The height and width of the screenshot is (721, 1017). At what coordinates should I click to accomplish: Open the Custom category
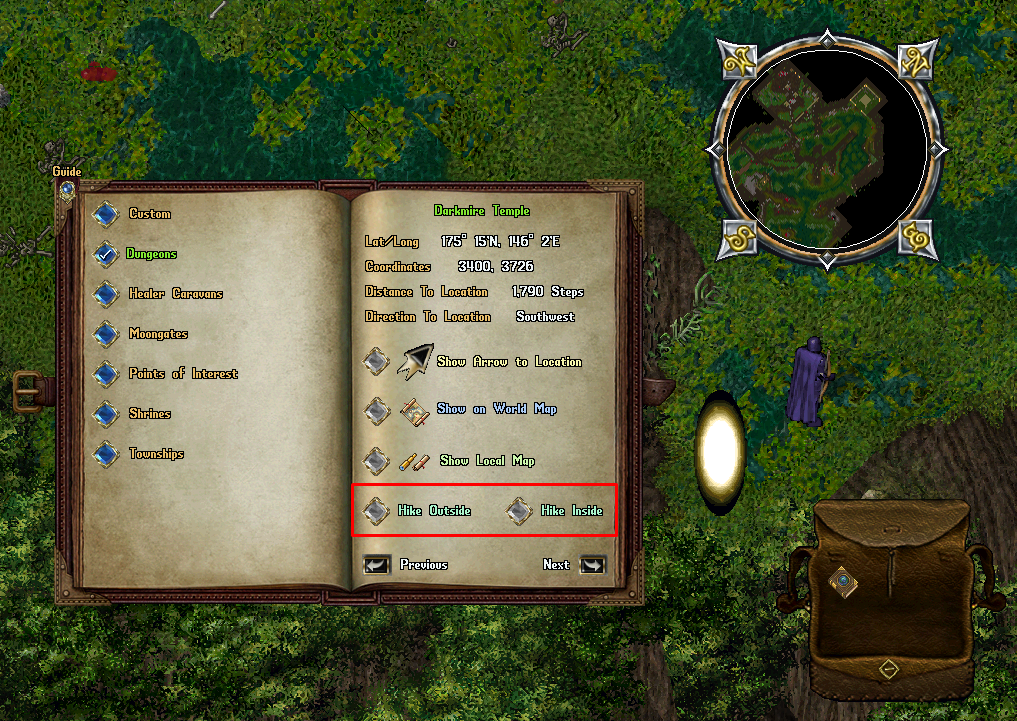(106, 214)
